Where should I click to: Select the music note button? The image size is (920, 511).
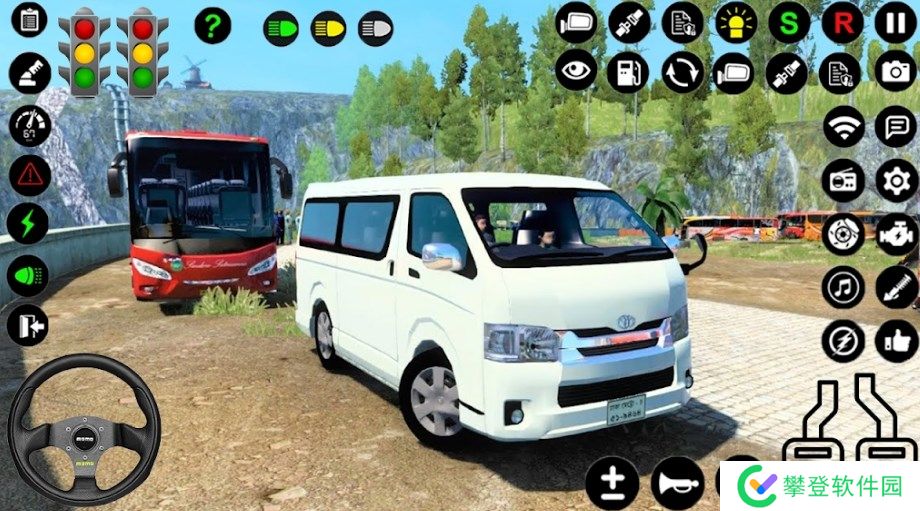click(843, 288)
